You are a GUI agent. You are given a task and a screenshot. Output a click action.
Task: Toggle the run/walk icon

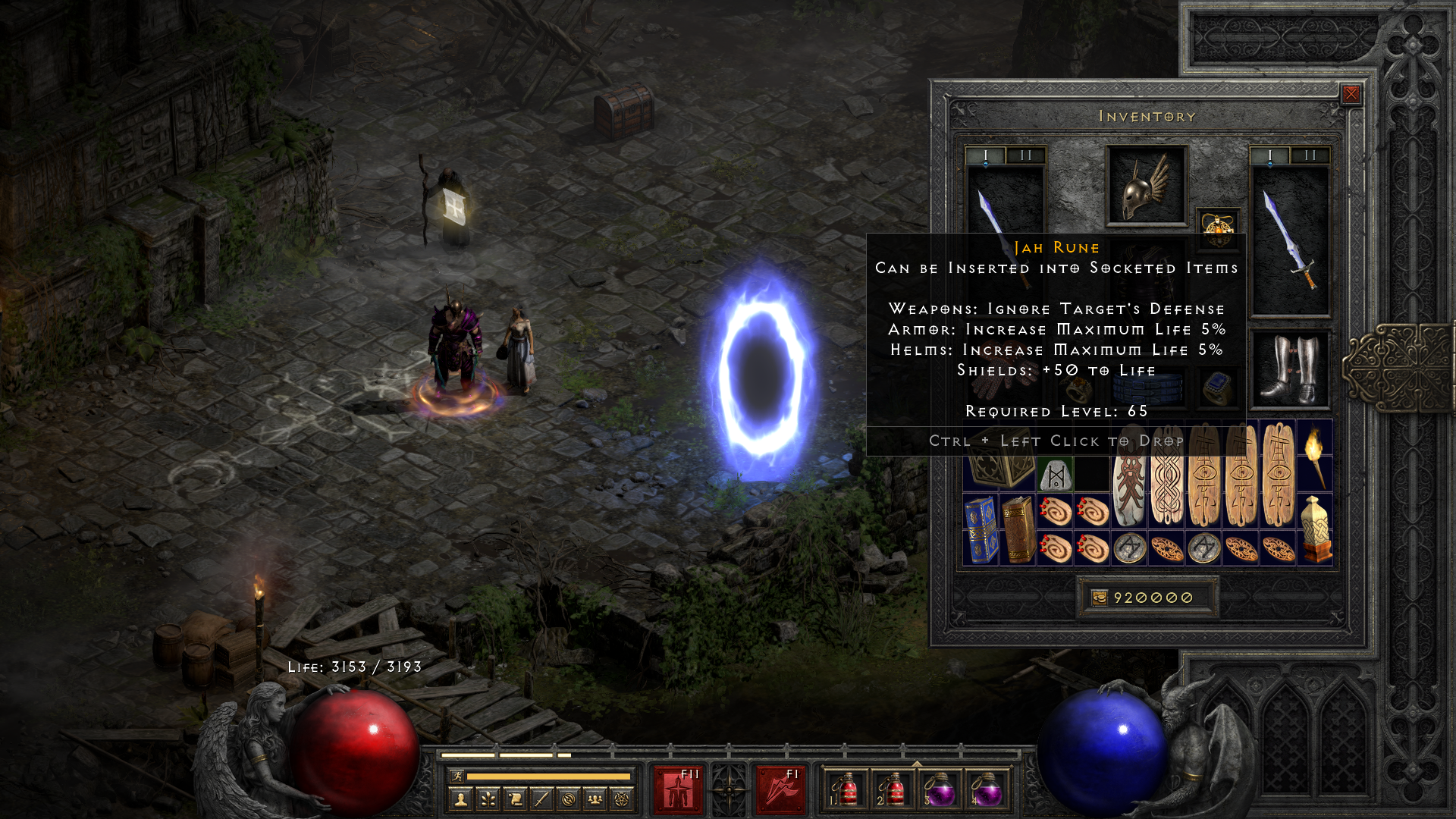[x=457, y=776]
